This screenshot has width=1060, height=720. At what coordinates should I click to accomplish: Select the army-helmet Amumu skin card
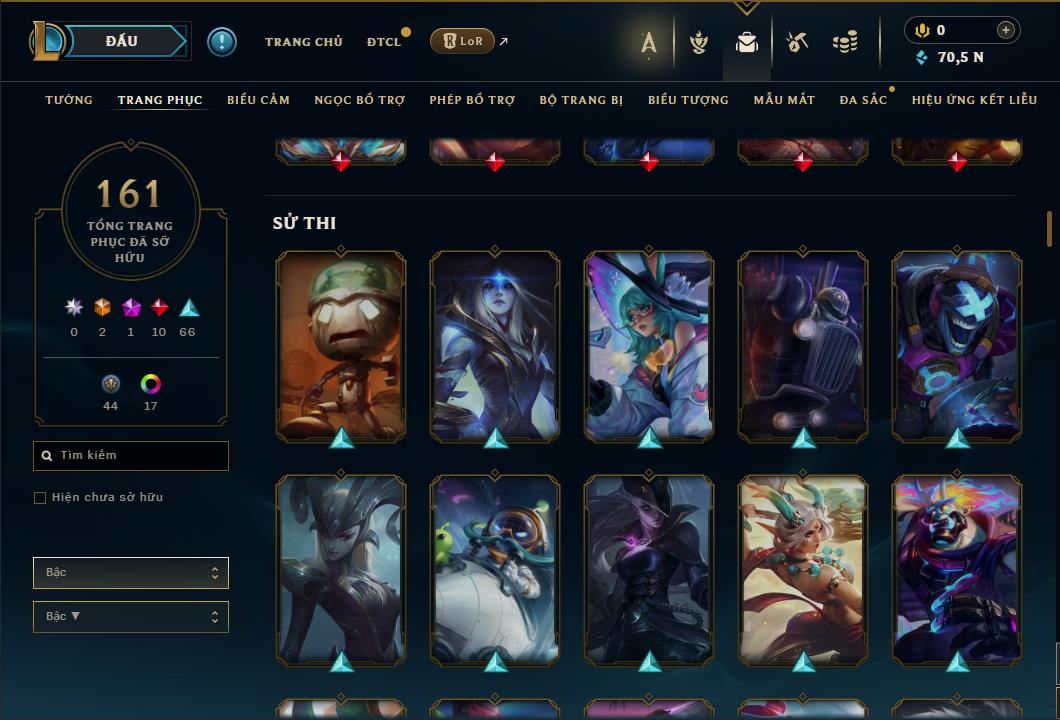(341, 345)
